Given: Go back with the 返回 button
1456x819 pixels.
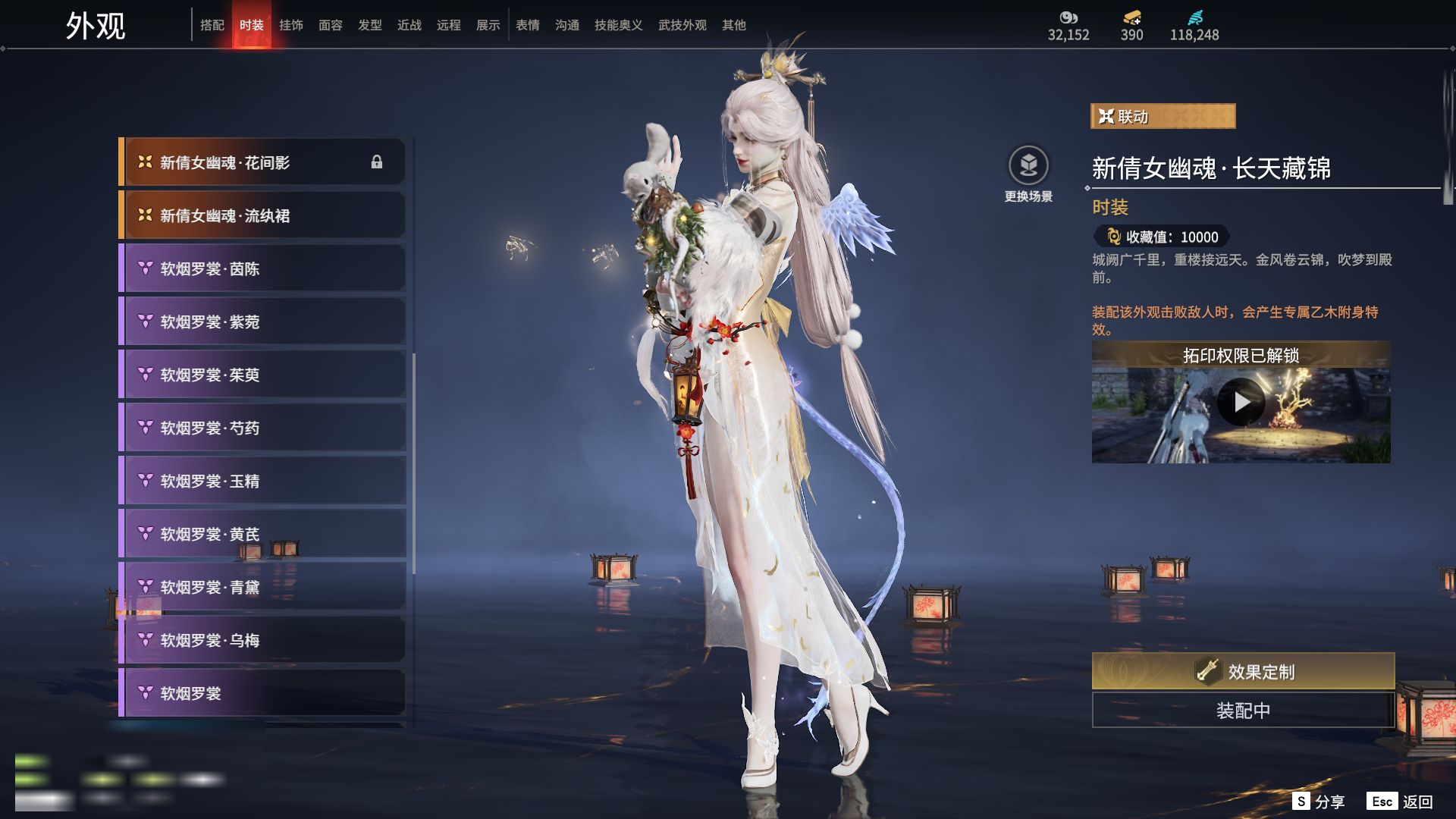Looking at the screenshot, I should pyautogui.click(x=1401, y=802).
